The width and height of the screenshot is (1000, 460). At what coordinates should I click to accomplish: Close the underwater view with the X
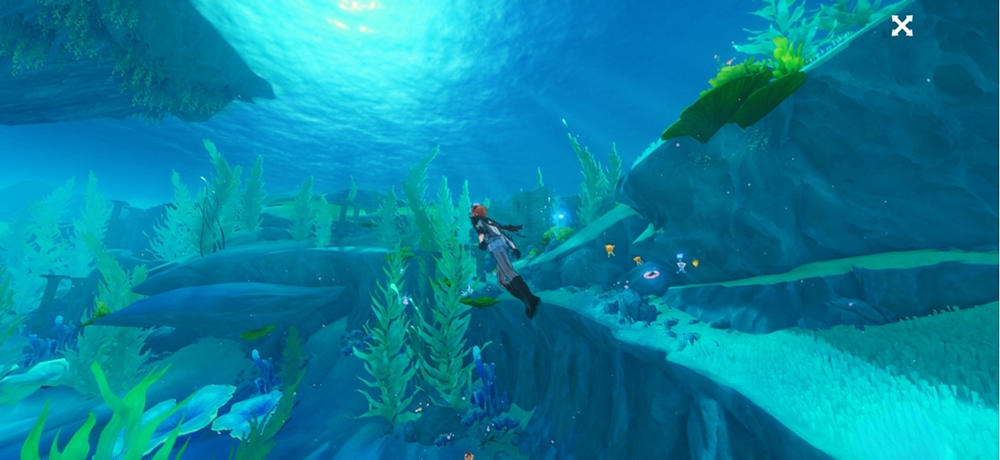[902, 26]
